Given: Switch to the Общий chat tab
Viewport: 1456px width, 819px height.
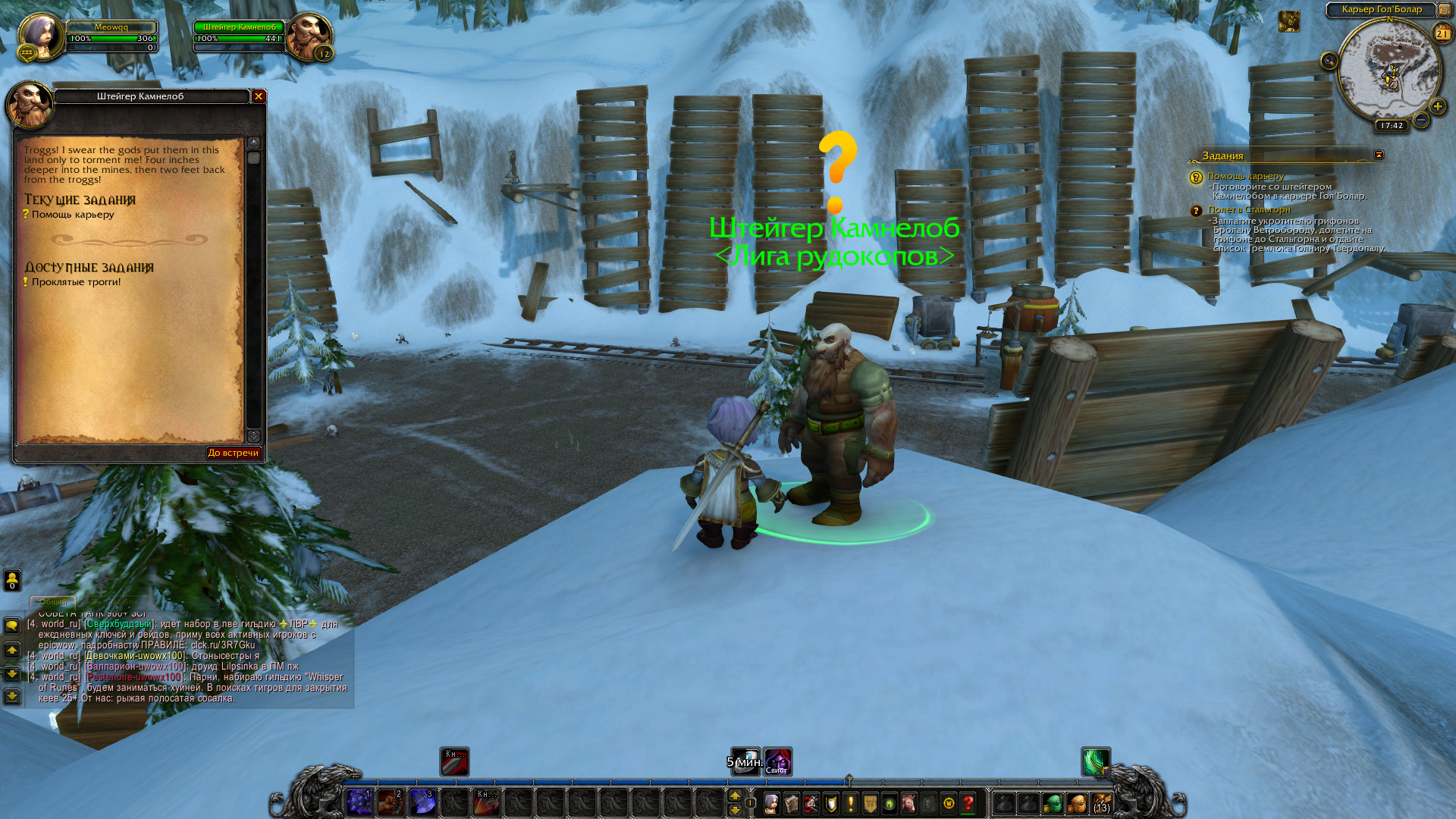Looking at the screenshot, I should pyautogui.click(x=53, y=602).
